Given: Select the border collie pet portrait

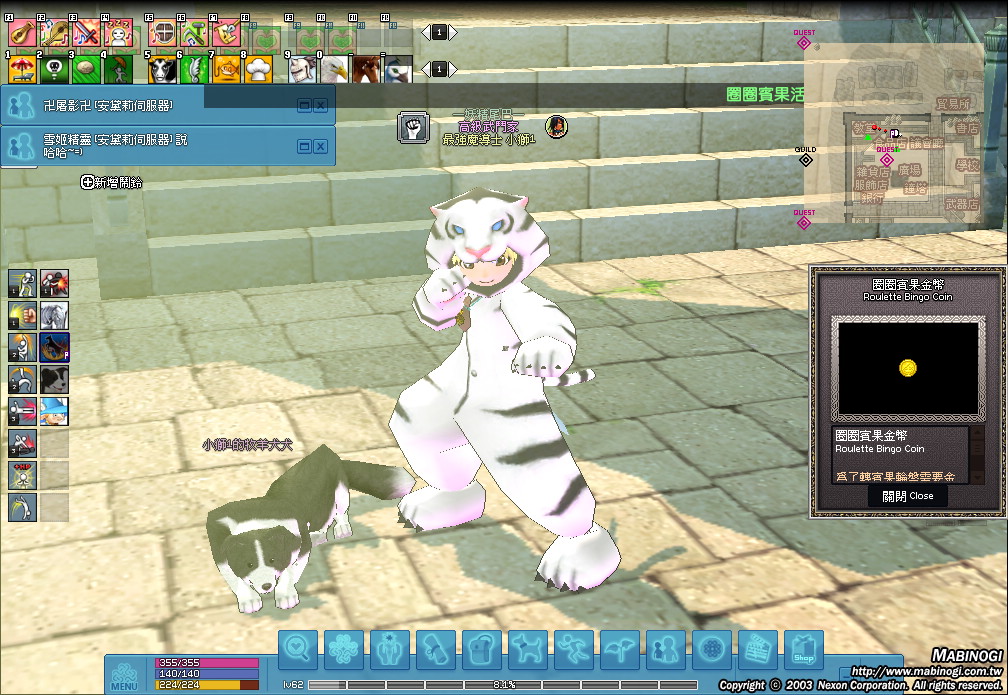Looking at the screenshot, I should point(54,379).
